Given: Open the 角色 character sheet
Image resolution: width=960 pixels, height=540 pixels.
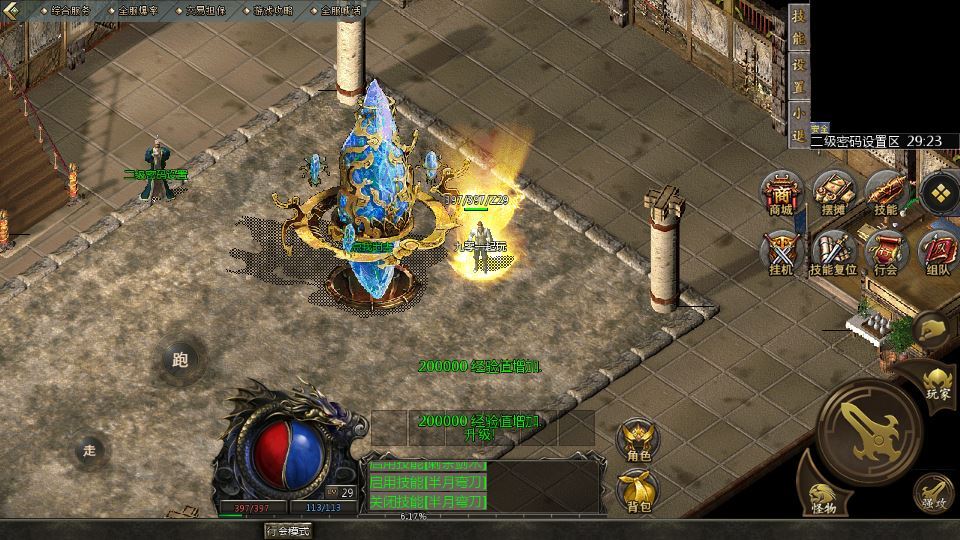Looking at the screenshot, I should [x=639, y=442].
